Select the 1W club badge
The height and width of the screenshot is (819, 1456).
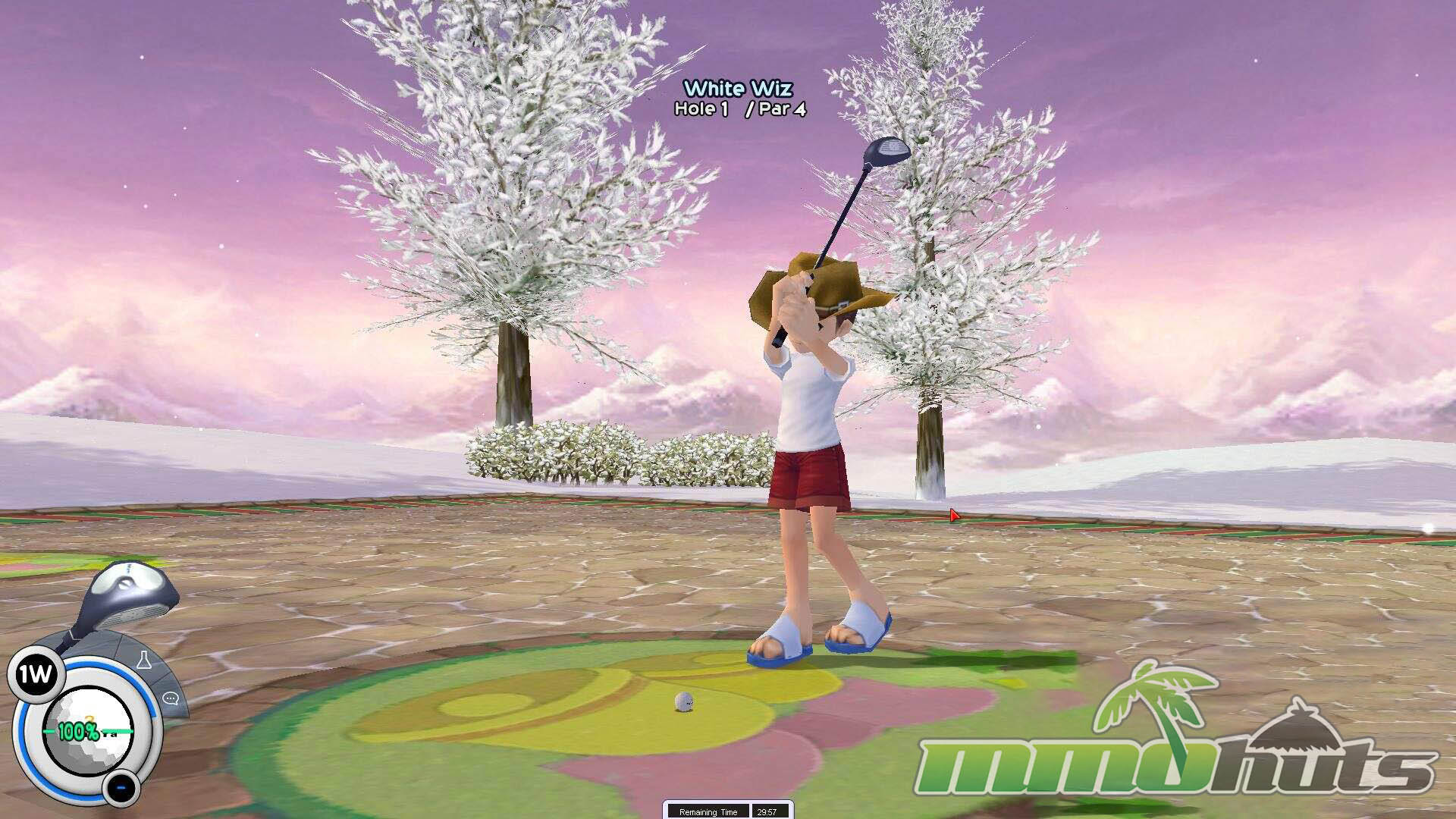tap(34, 674)
